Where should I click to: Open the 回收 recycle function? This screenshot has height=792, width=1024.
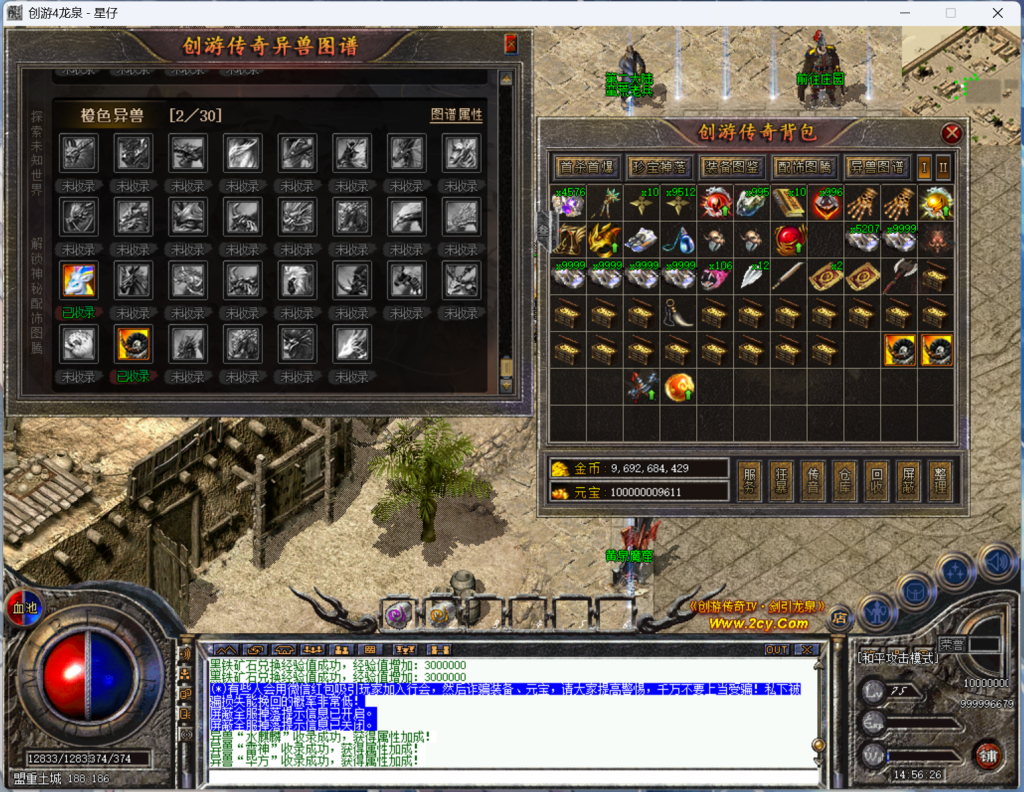click(876, 480)
